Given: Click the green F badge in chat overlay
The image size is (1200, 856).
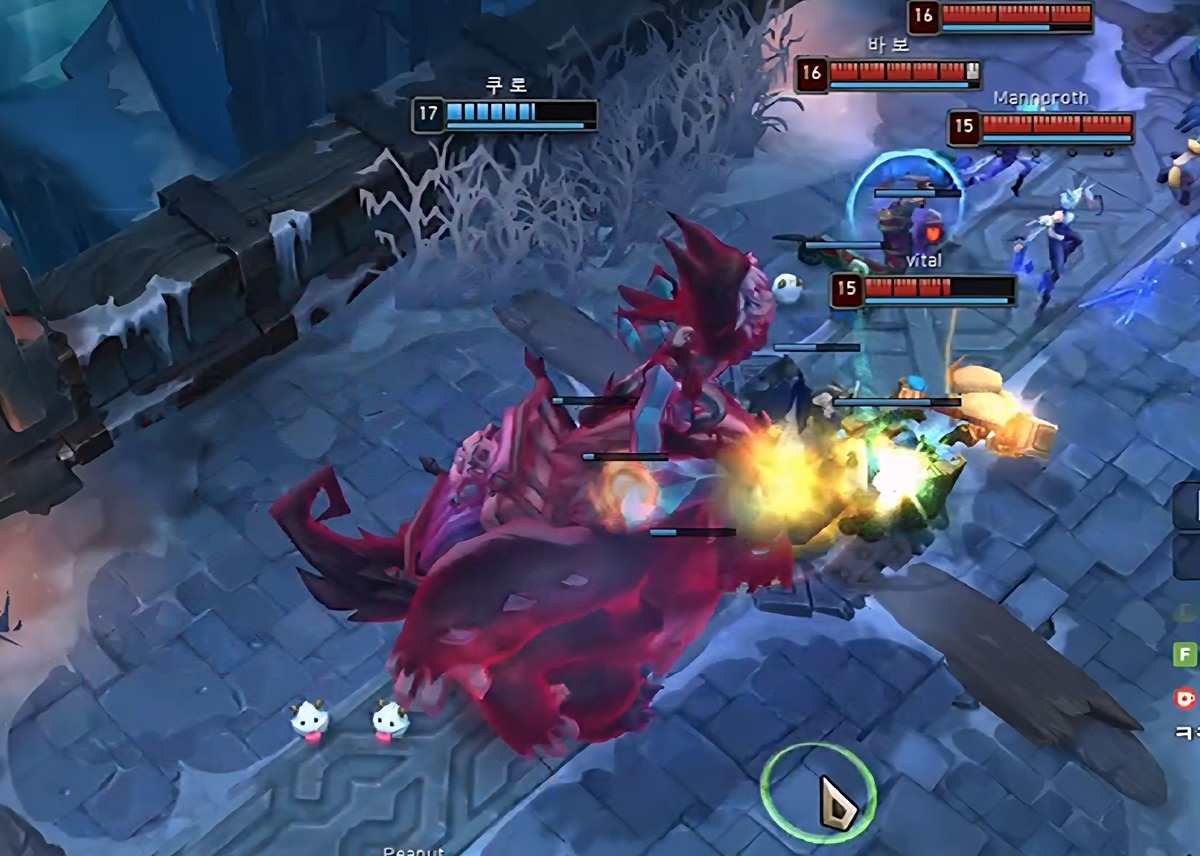Looking at the screenshot, I should pos(1185,655).
